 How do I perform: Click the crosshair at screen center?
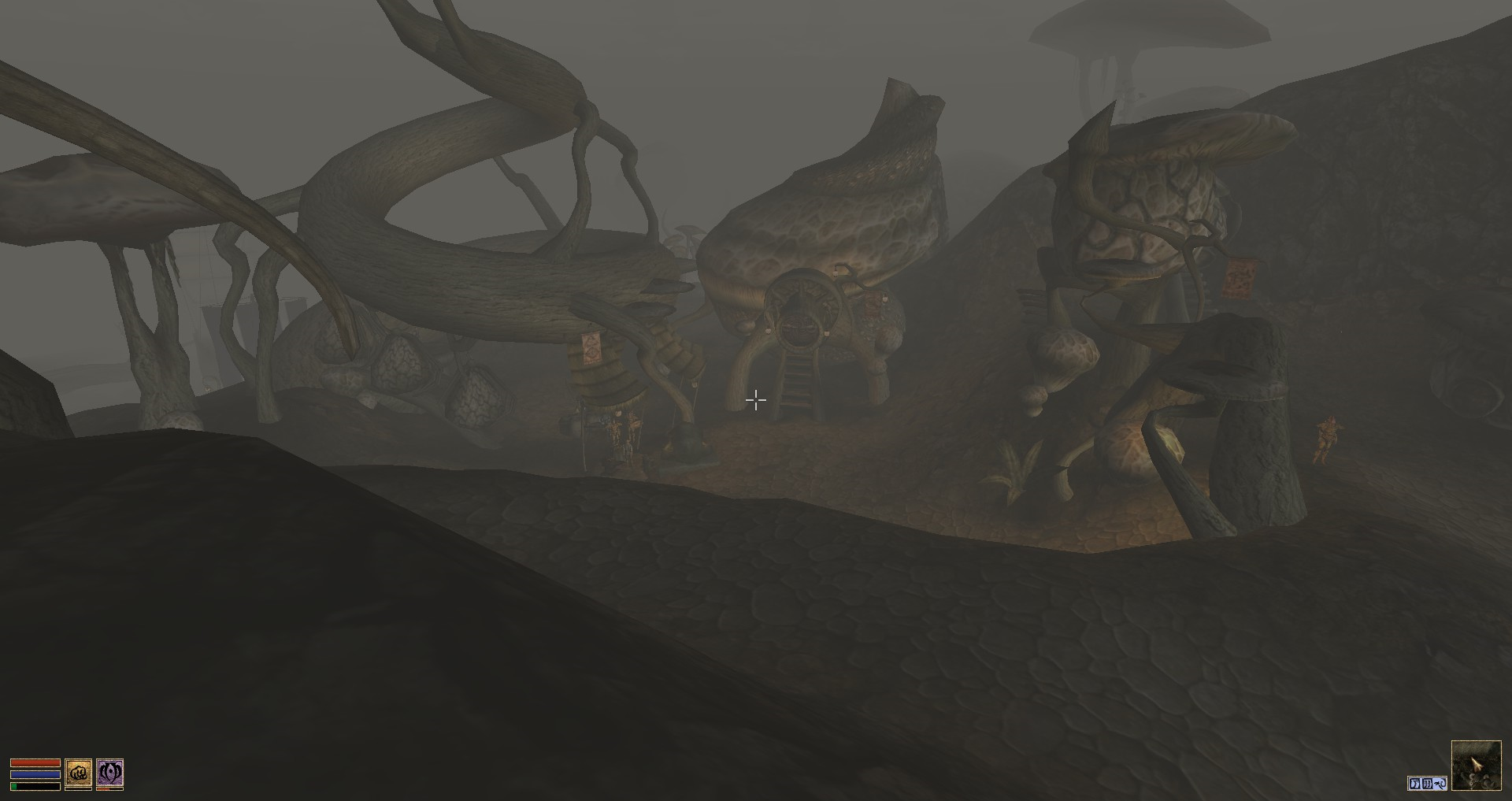[x=755, y=400]
